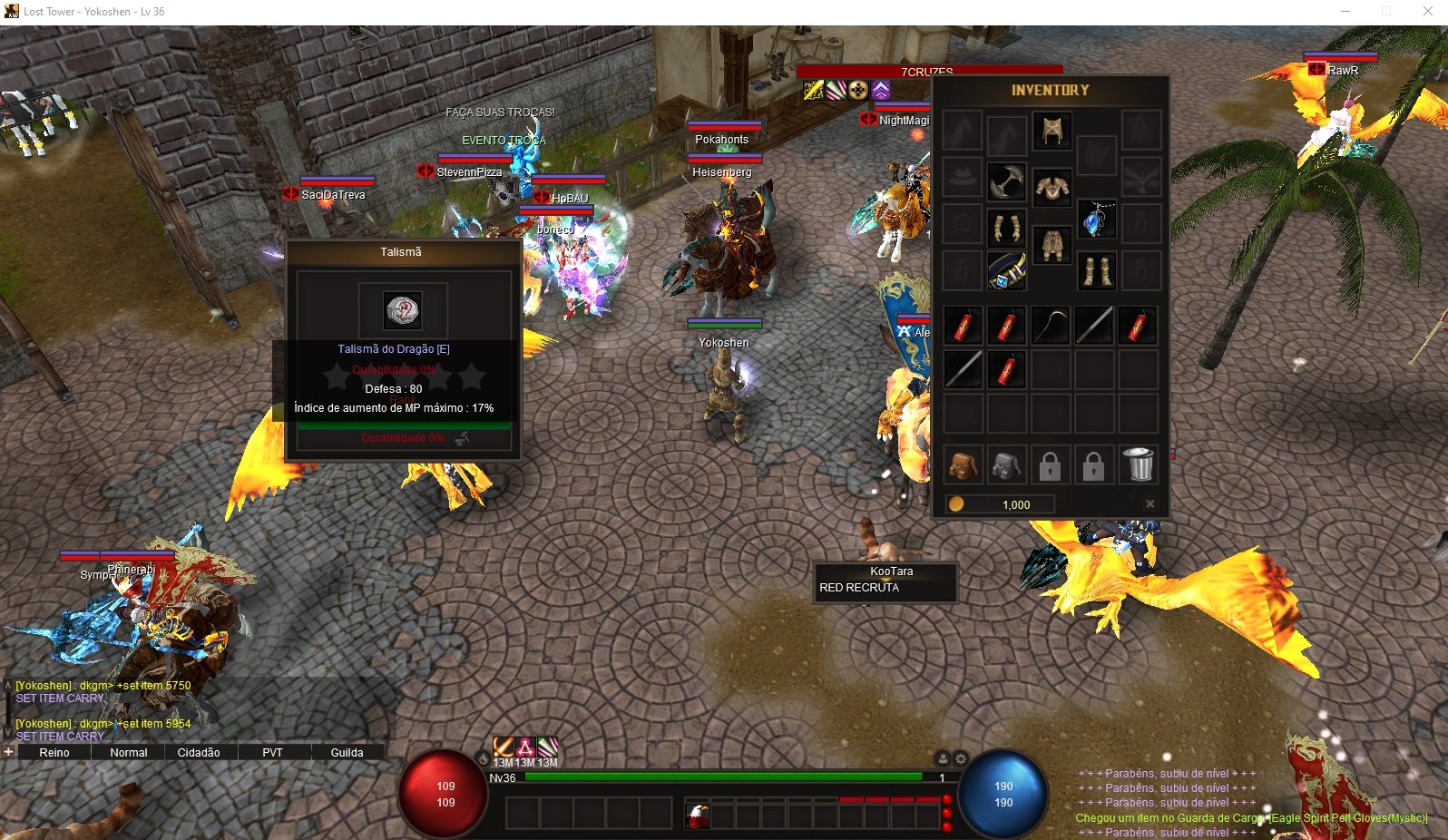Select the equipped double-bladed axe slot
This screenshot has width=1448, height=840.
coord(1005,181)
